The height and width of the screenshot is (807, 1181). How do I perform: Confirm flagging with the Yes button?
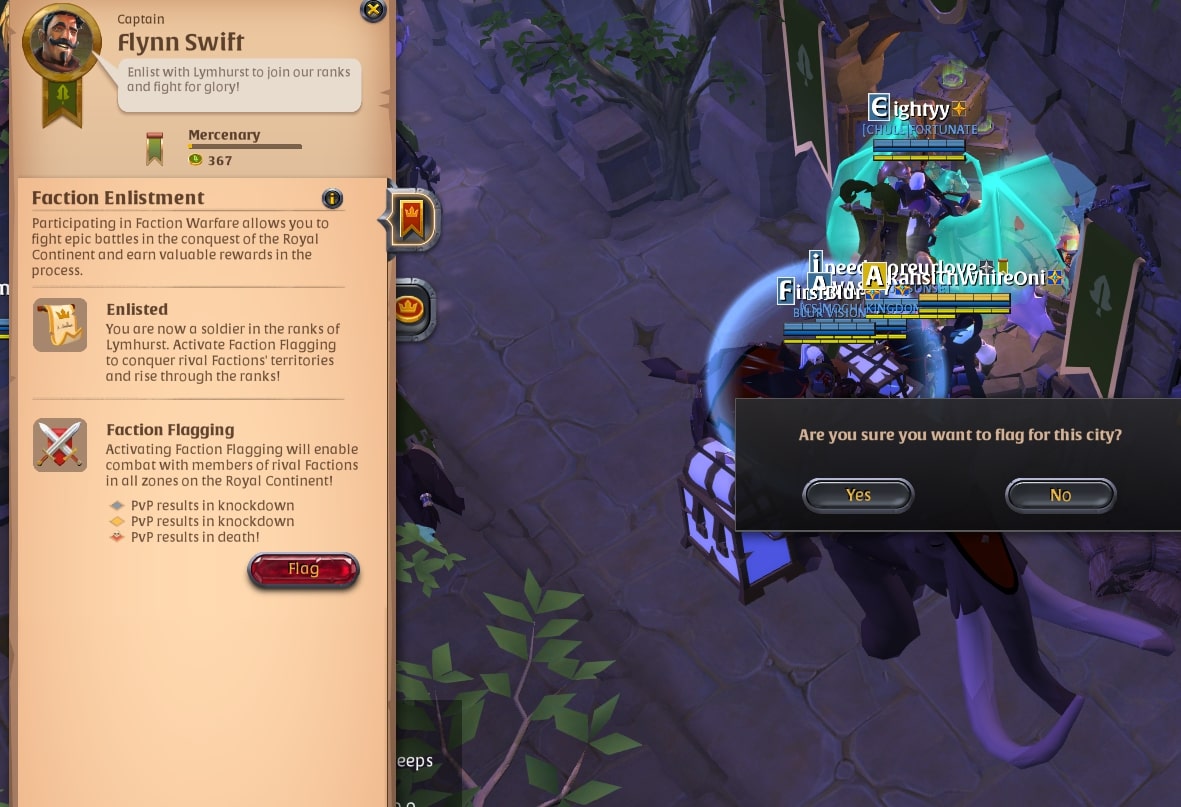858,495
